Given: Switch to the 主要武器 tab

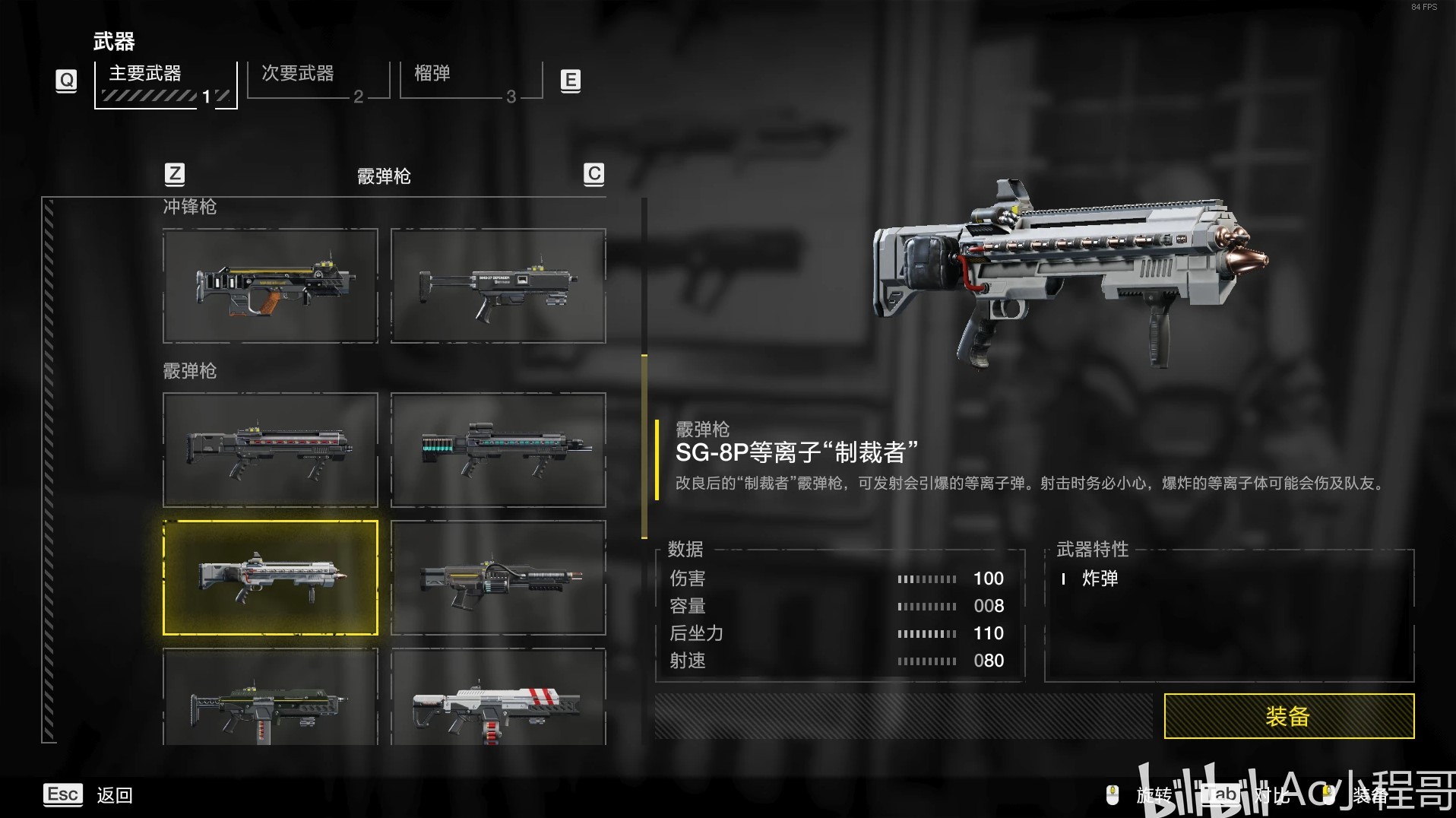Looking at the screenshot, I should pos(166,82).
